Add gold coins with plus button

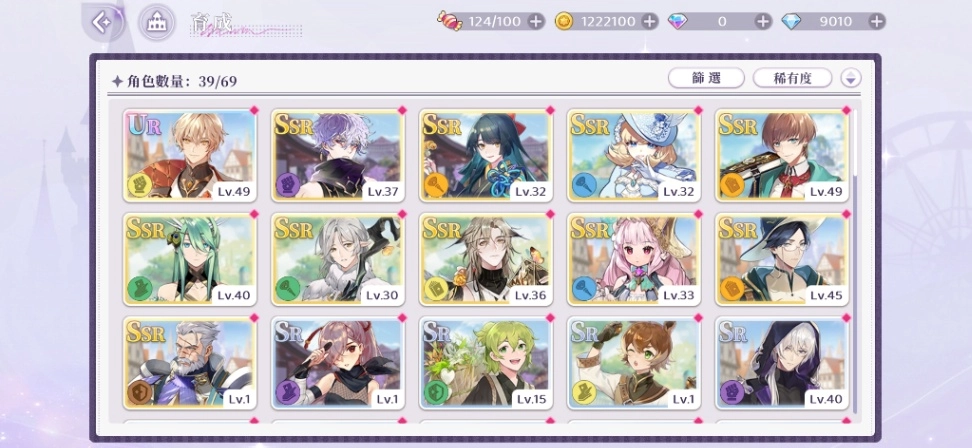649,21
